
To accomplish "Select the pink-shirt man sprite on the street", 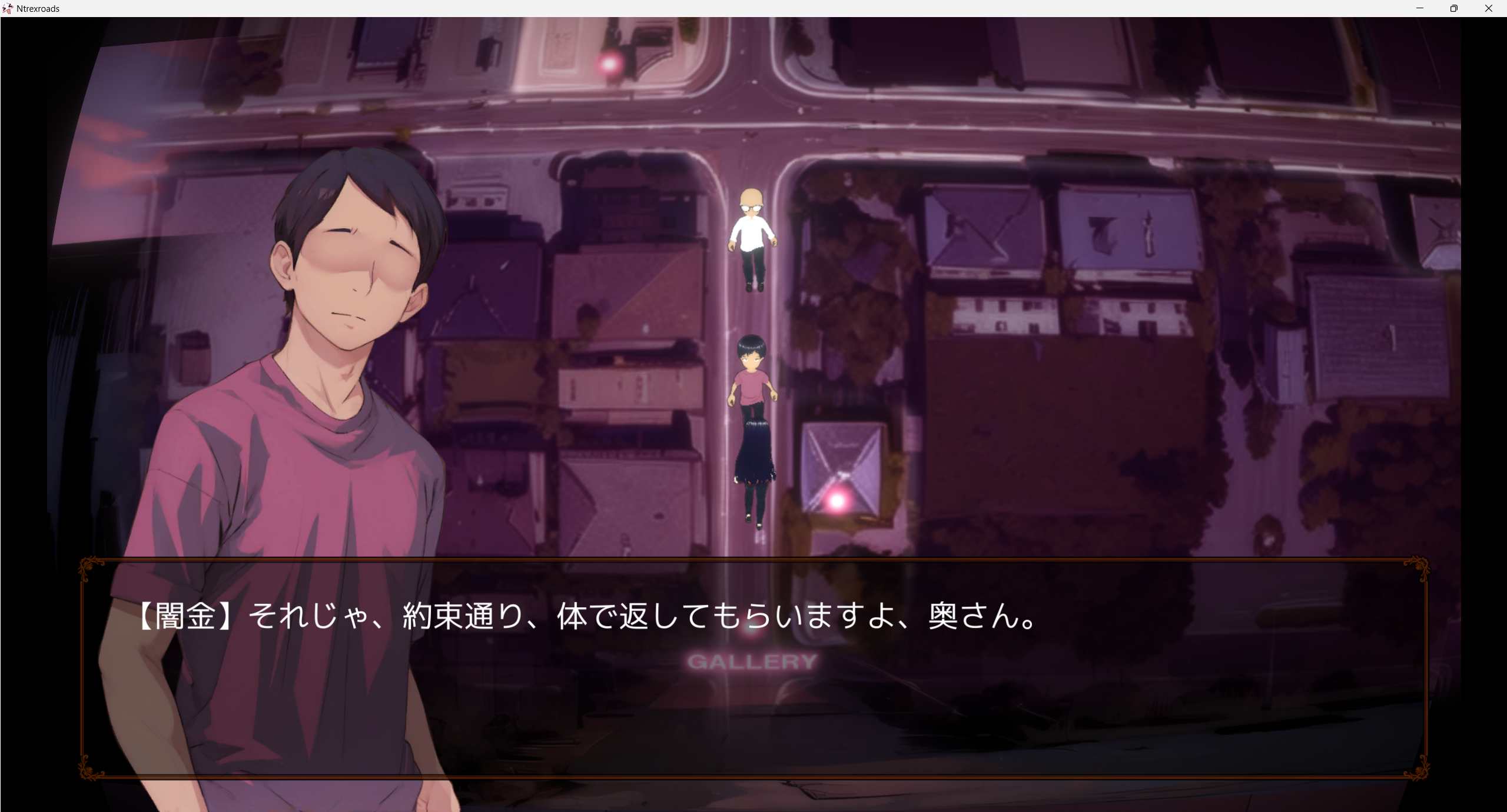I will [753, 388].
